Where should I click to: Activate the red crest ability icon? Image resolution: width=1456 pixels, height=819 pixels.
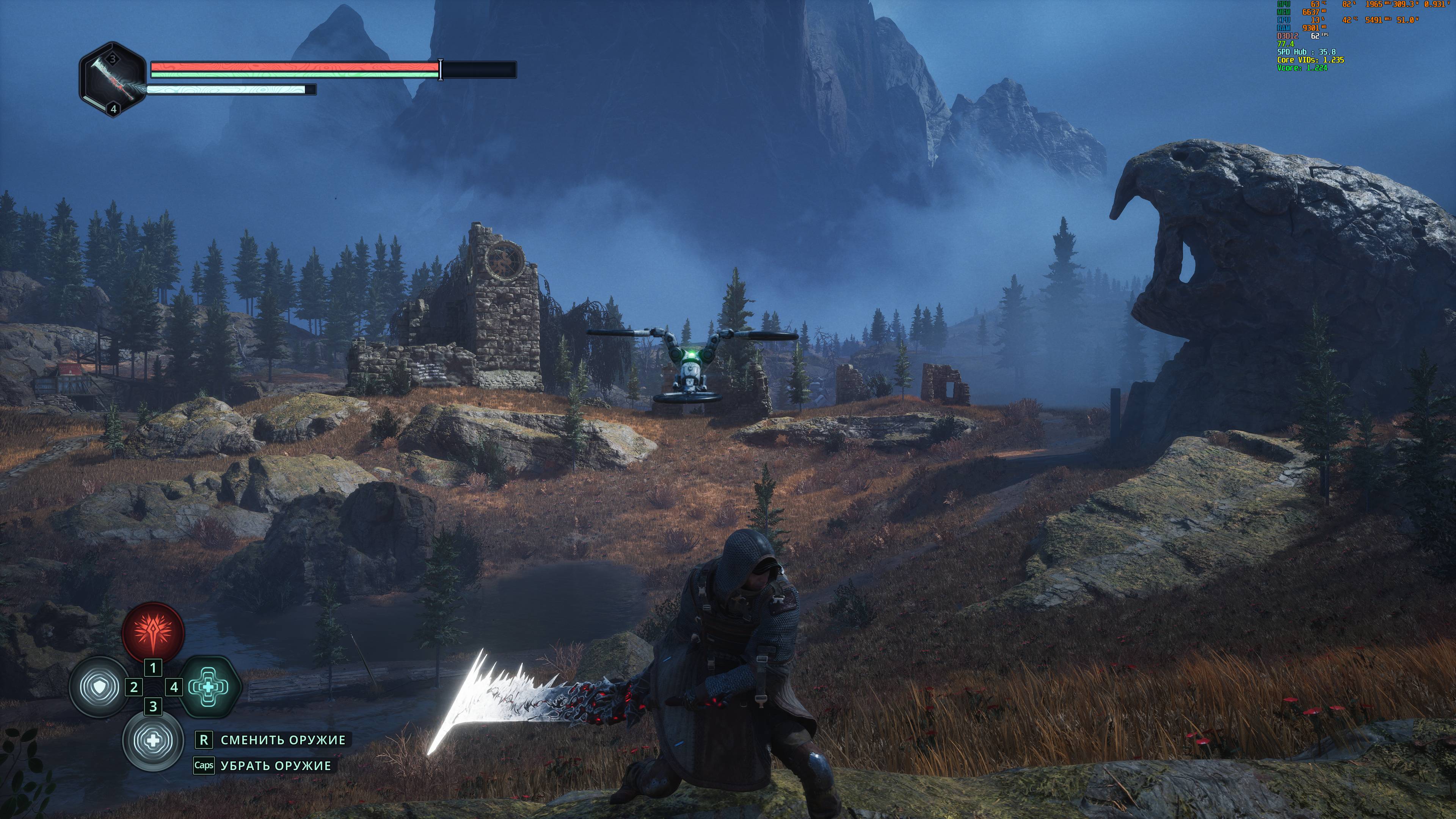153,633
